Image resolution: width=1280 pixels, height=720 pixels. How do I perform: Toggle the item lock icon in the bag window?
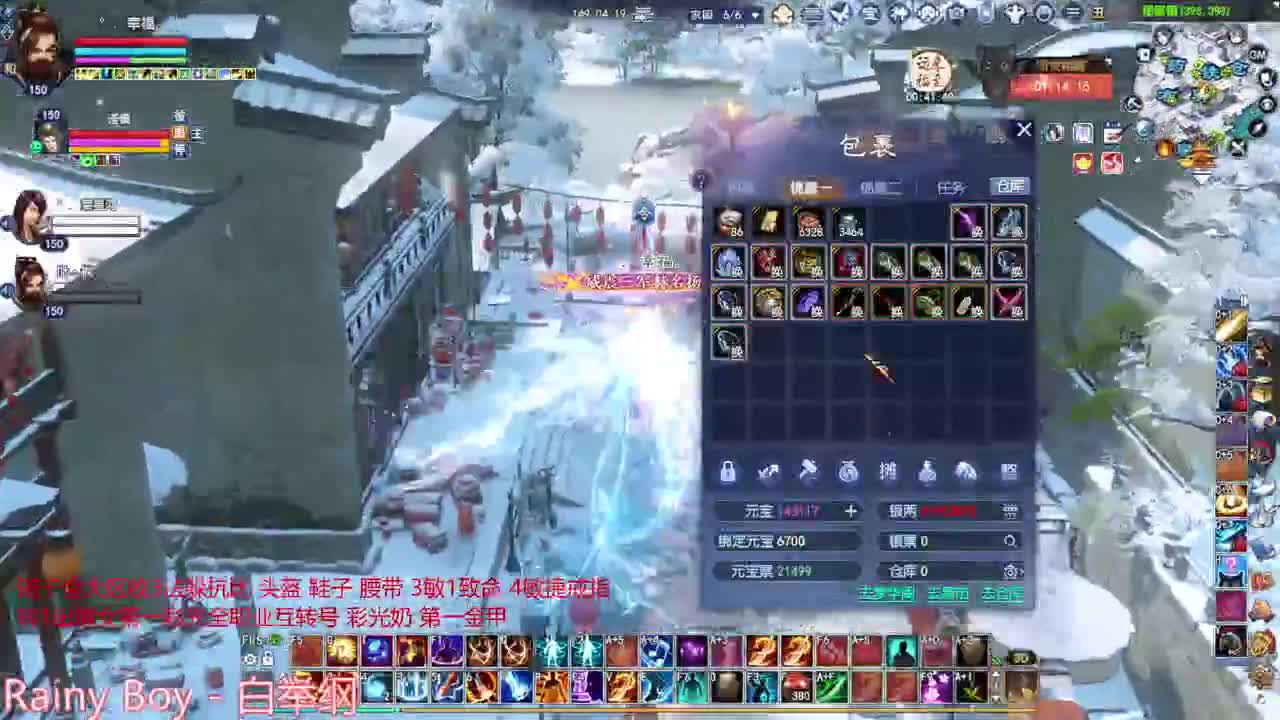point(729,470)
